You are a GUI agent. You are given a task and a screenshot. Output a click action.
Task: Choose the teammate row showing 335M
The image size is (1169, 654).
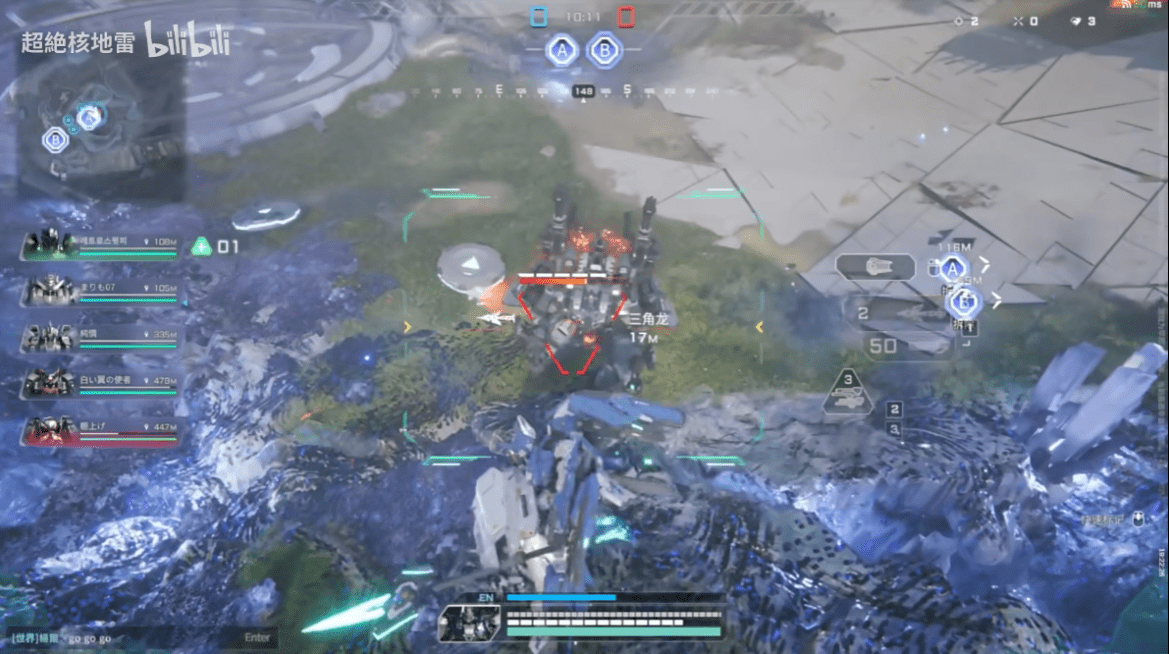[x=100, y=337]
